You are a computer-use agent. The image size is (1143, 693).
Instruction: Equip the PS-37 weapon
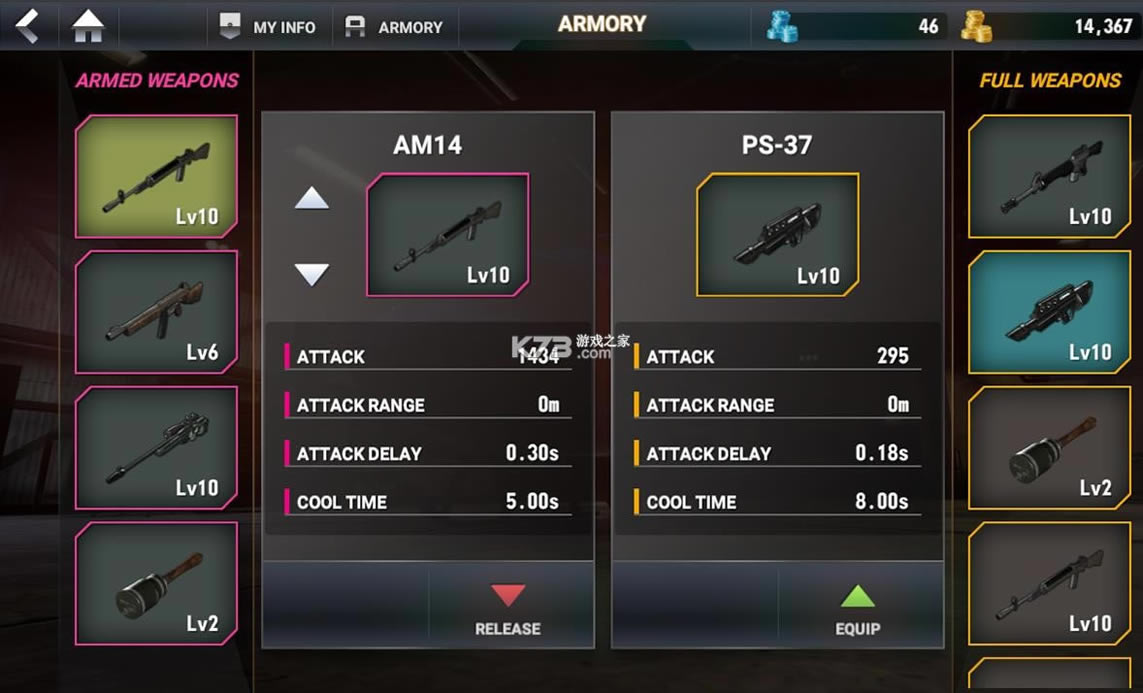pyautogui.click(x=857, y=609)
